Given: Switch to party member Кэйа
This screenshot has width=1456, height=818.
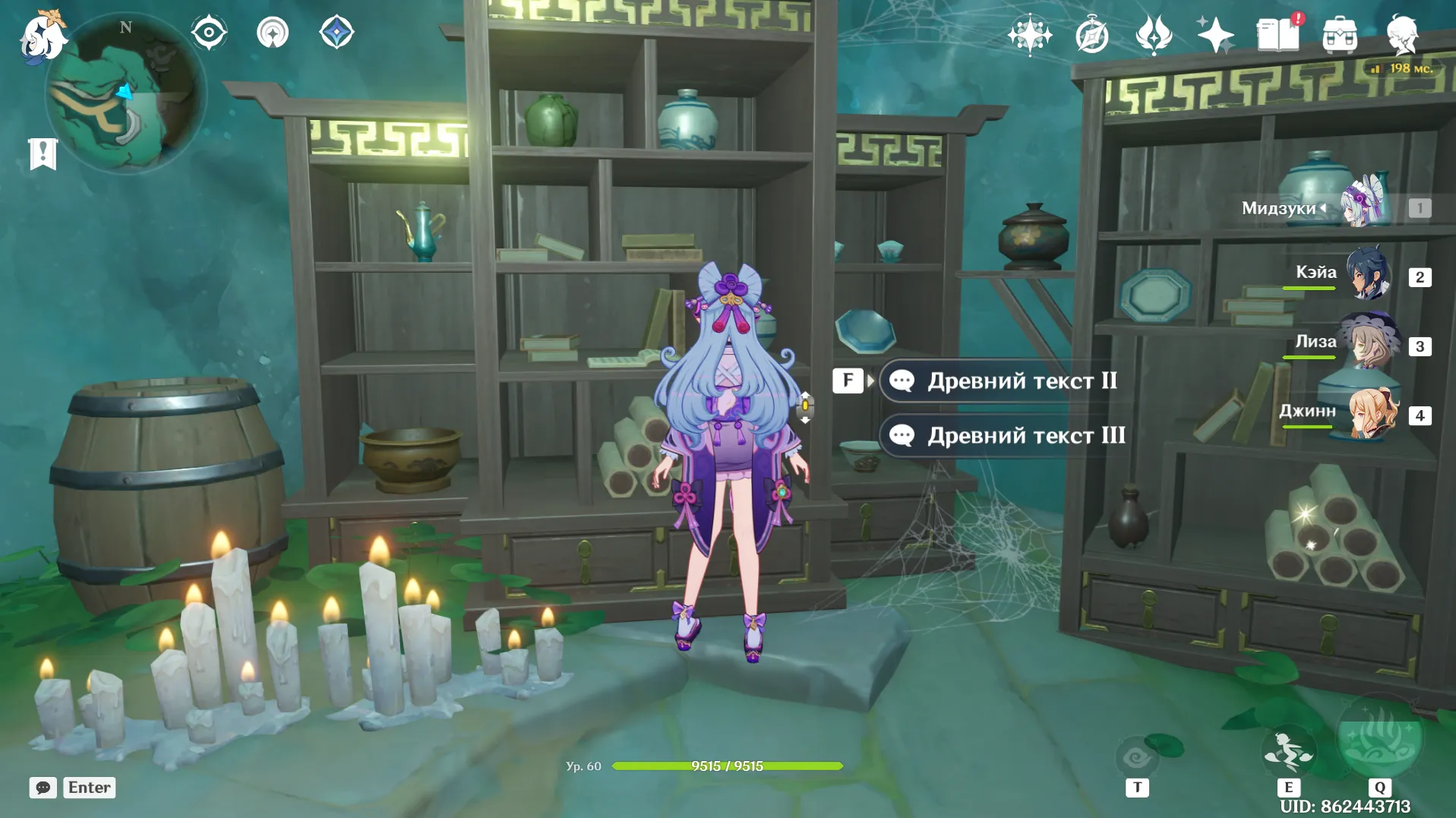Looking at the screenshot, I should [1367, 274].
